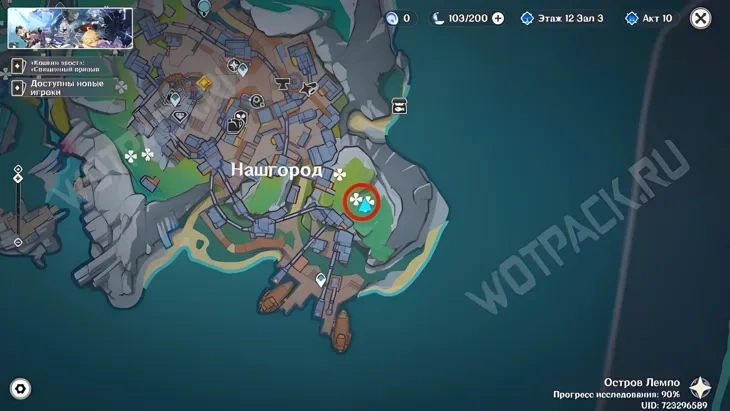
Task: Zoom in with the map zoom slider's top button
Action: pyautogui.click(x=18, y=170)
